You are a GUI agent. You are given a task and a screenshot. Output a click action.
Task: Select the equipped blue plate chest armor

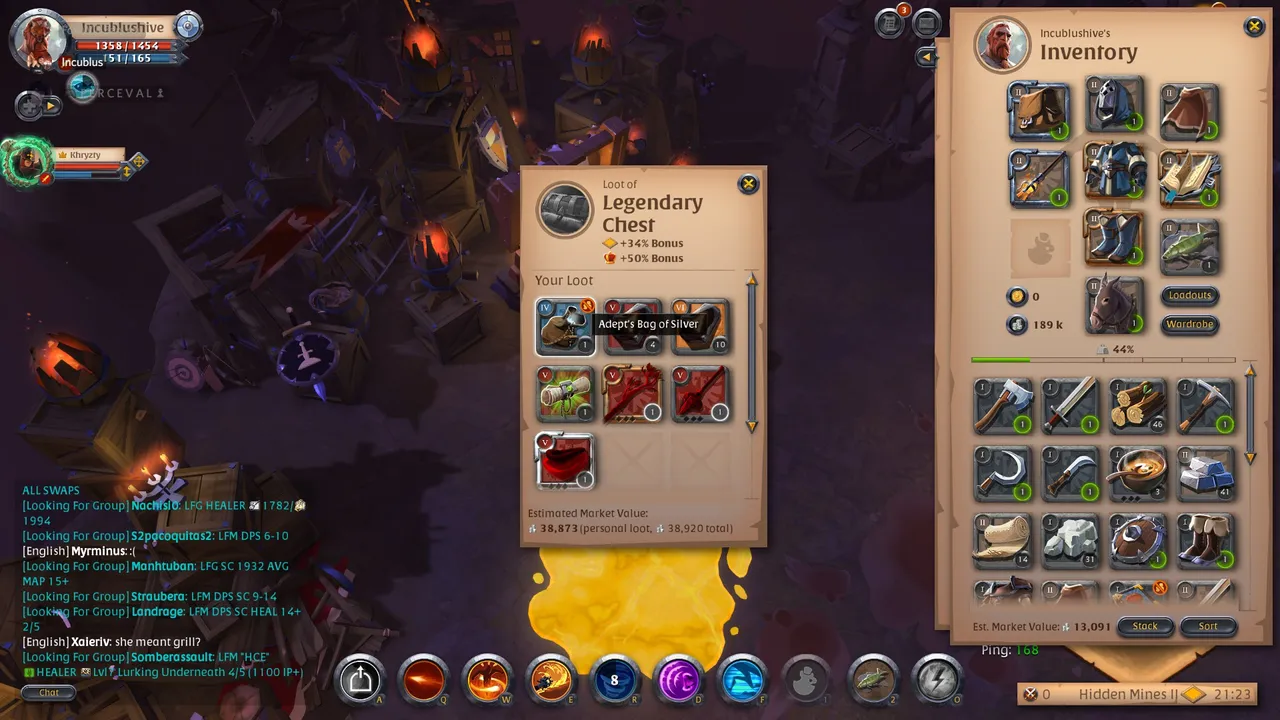click(x=1114, y=172)
